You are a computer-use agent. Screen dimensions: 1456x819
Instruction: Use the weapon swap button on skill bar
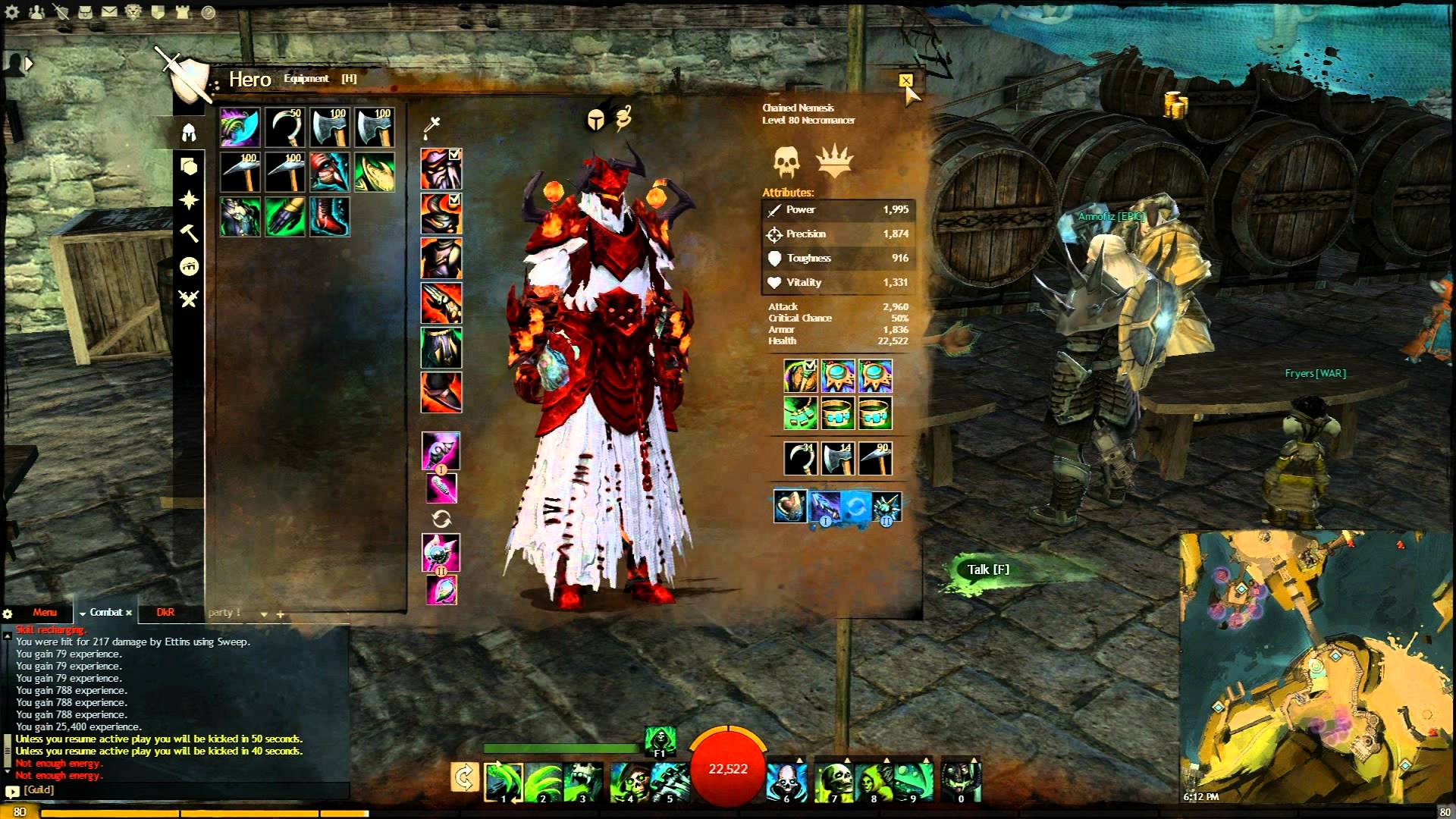(464, 778)
